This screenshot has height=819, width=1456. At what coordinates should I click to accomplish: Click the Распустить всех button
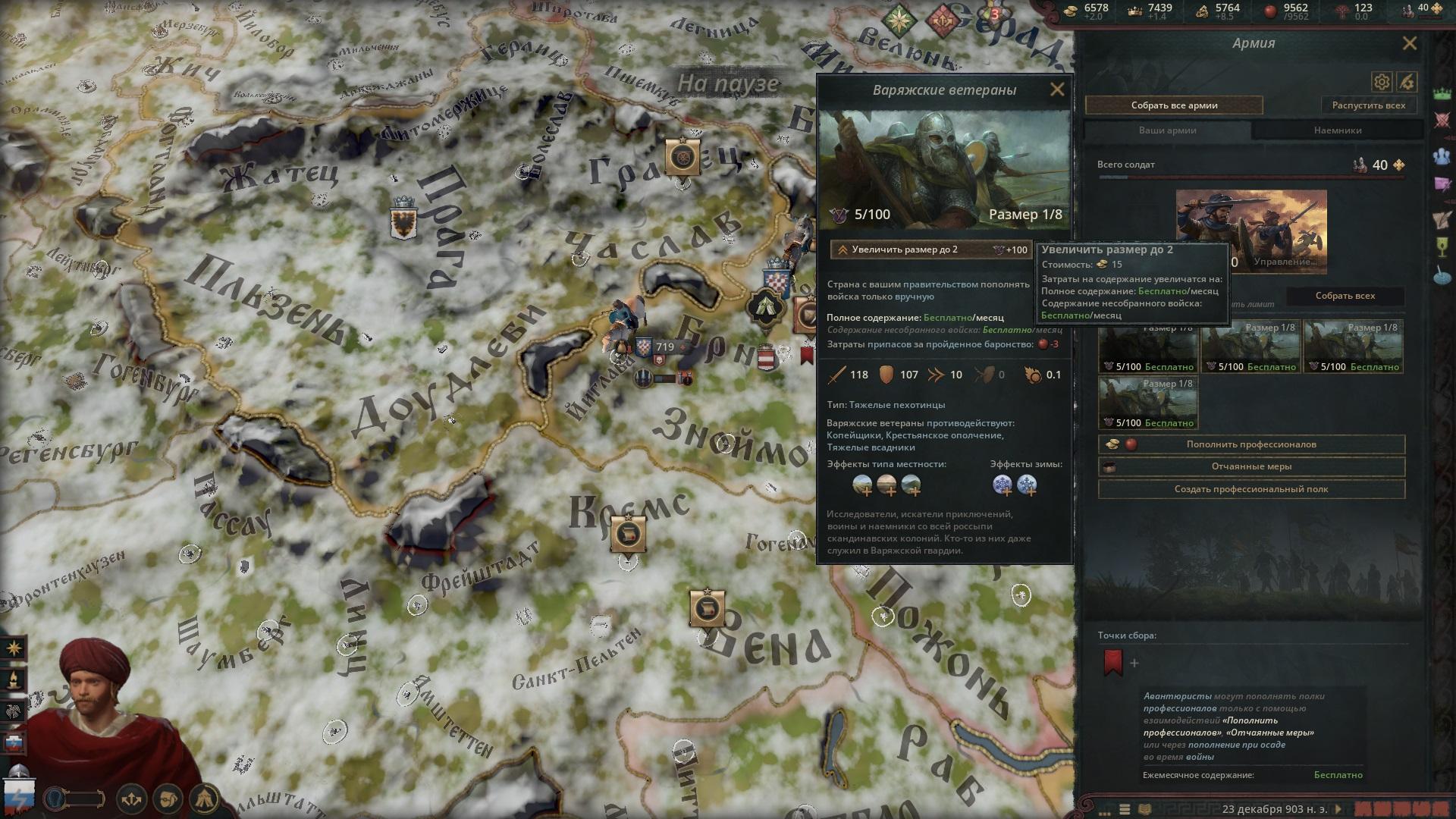(1368, 105)
